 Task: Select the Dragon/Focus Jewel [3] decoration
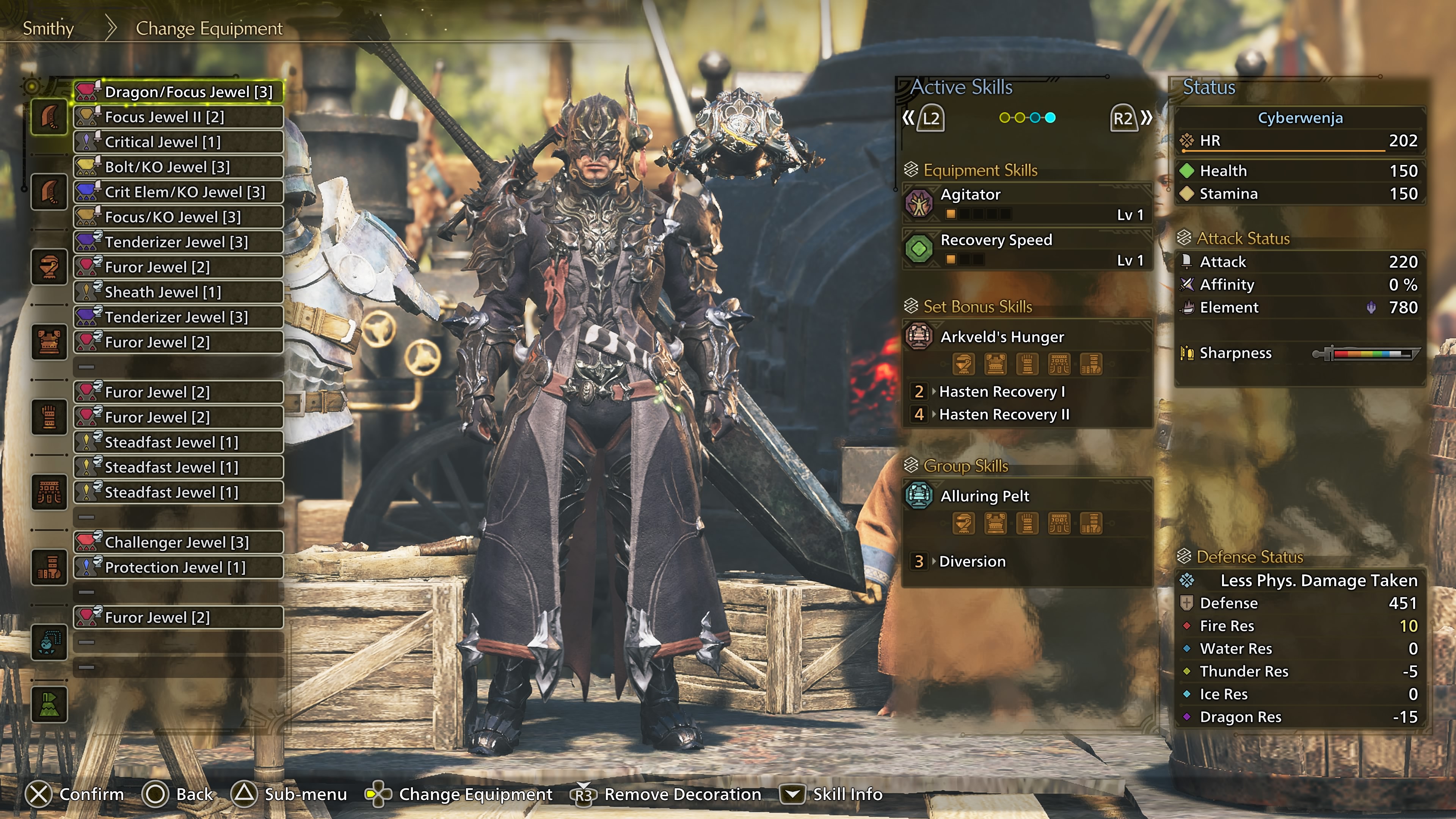[179, 91]
